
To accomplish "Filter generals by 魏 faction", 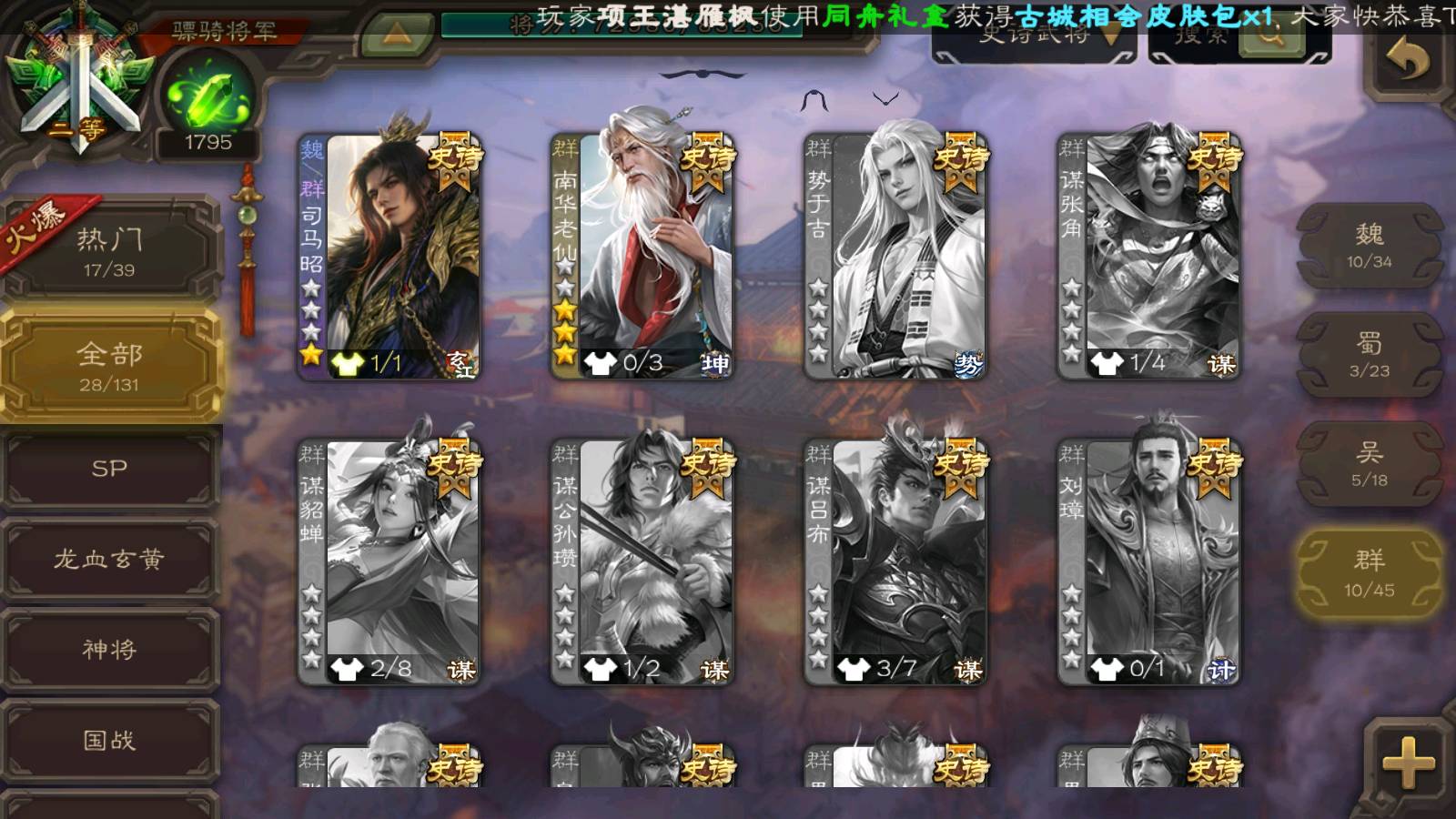I will tap(1369, 246).
